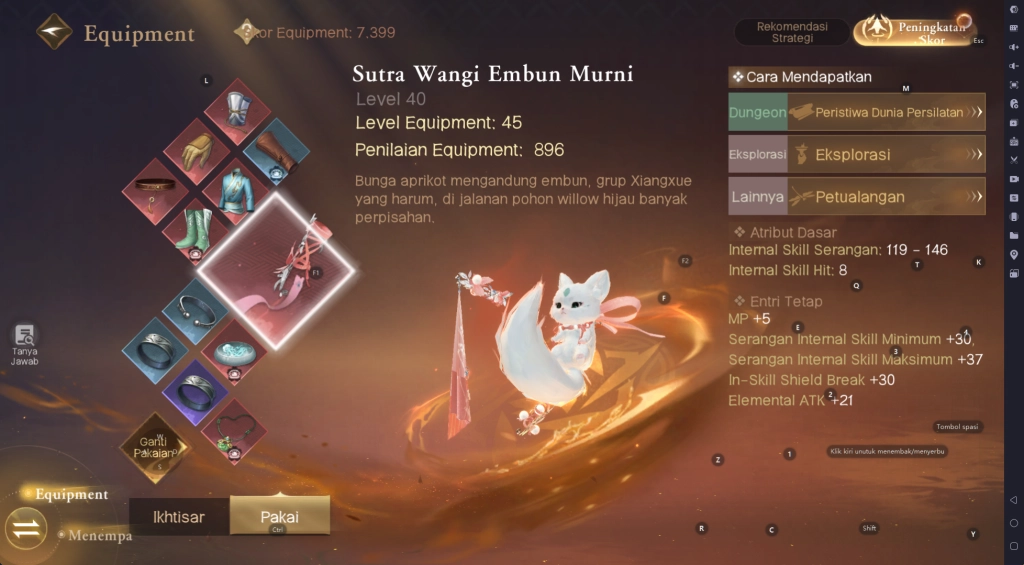Select the blue robe armor slot
This screenshot has width=1024, height=565.
(237, 189)
